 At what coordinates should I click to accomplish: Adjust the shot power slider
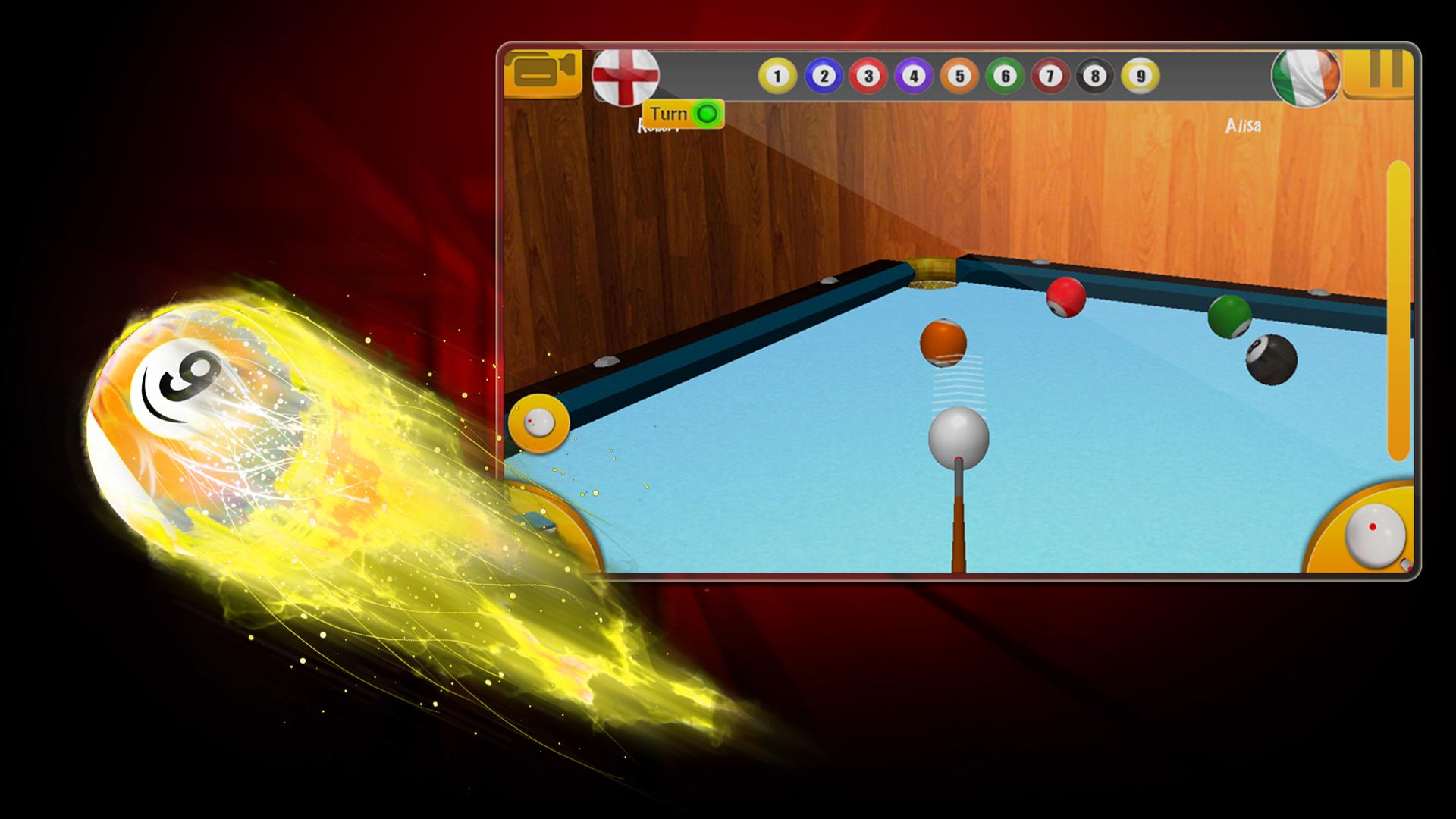[x=1399, y=303]
